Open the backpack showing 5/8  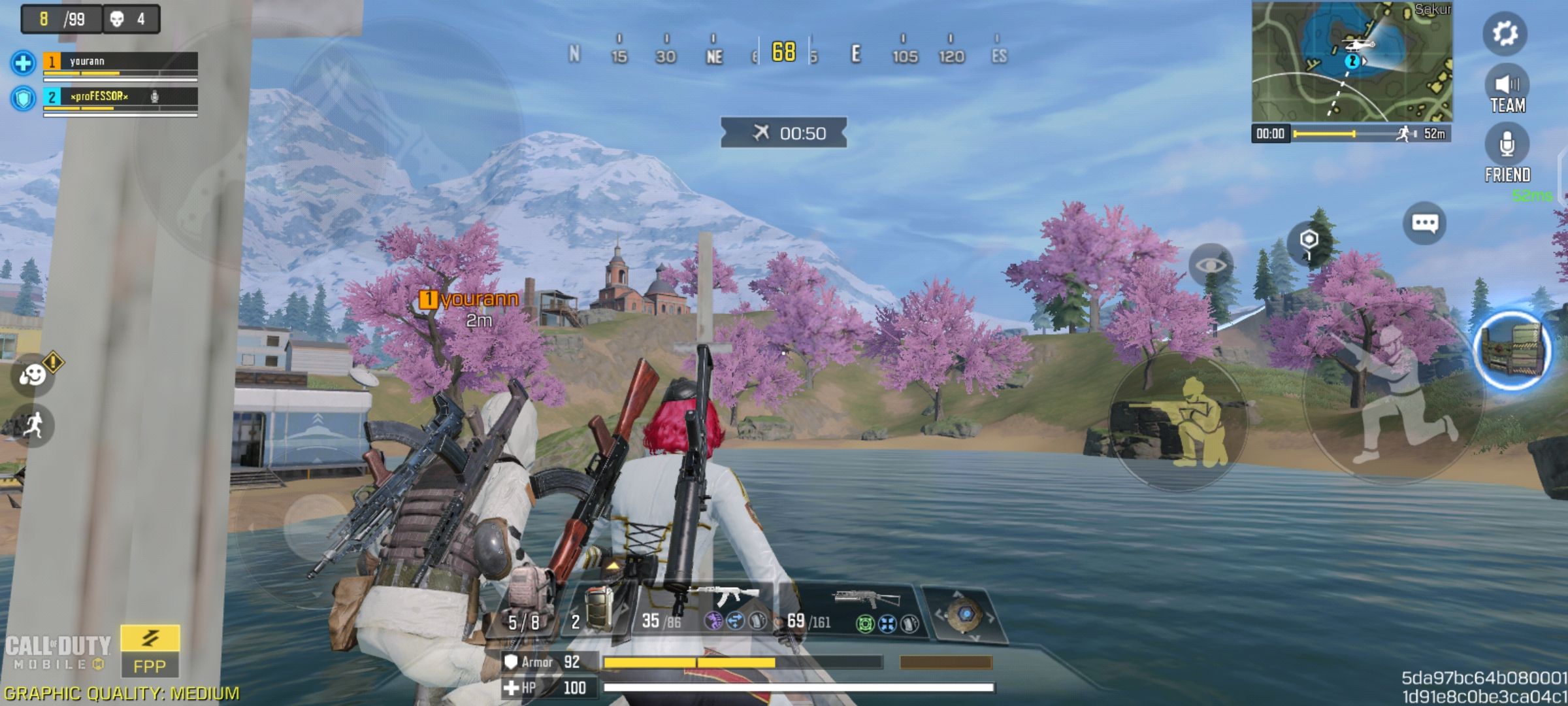[x=525, y=608]
